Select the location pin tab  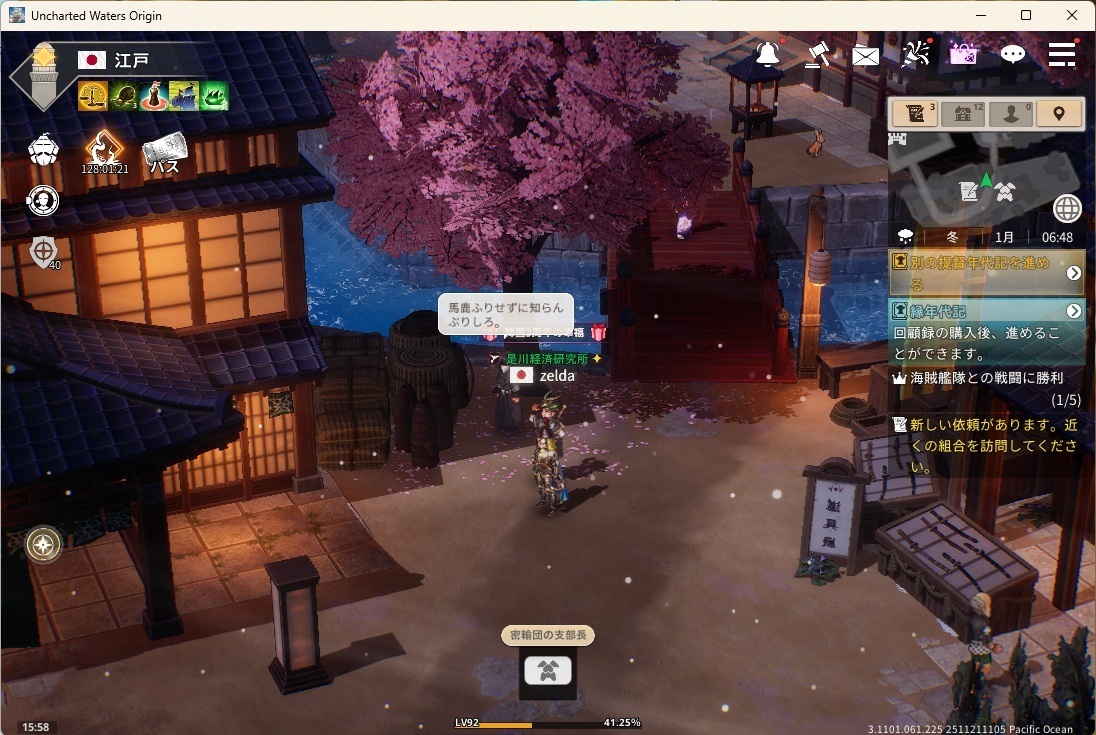(x=1059, y=113)
